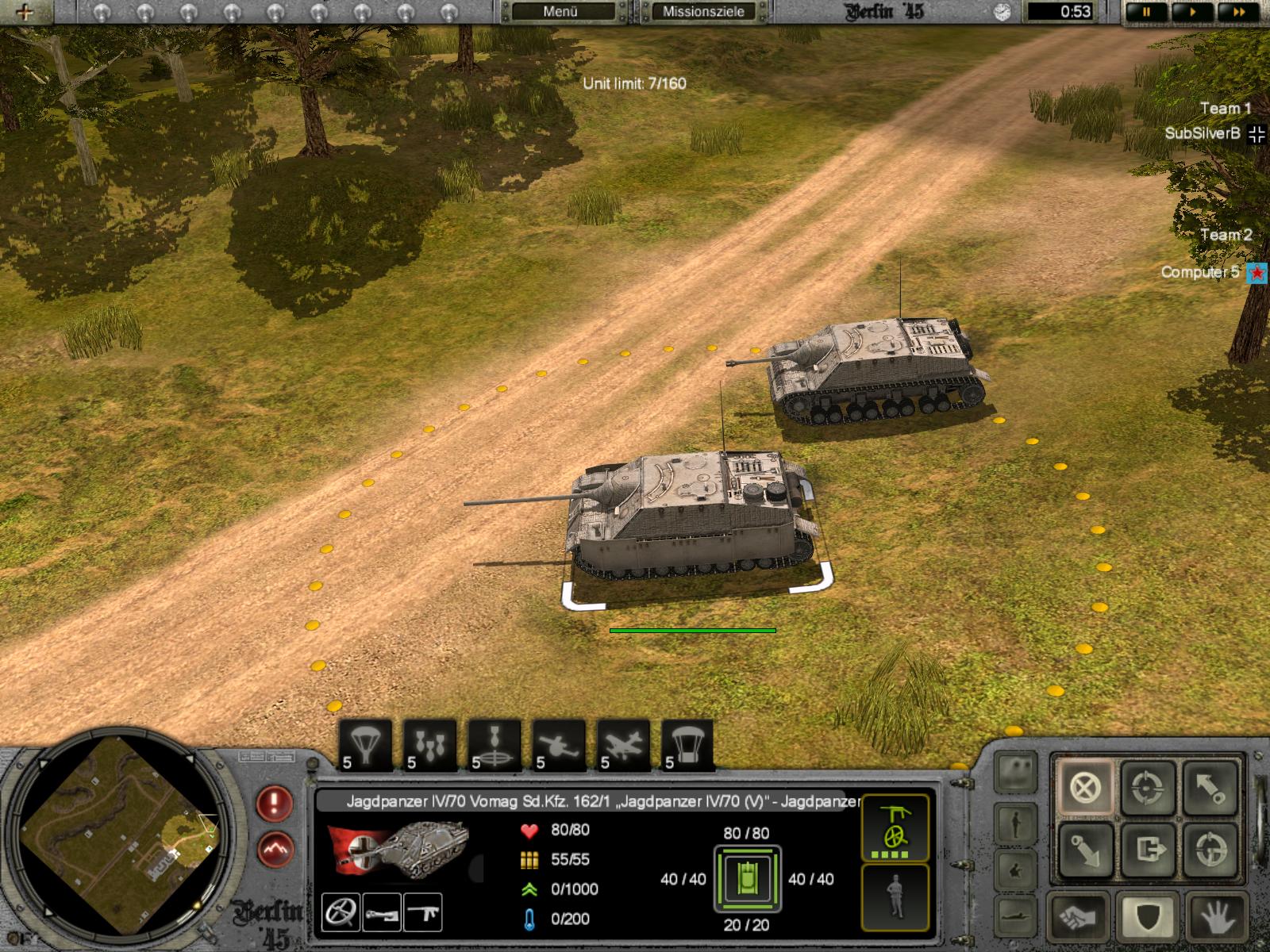Select the exit vehicle command
Image resolution: width=1270 pixels, height=952 pixels.
pyautogui.click(x=1149, y=850)
